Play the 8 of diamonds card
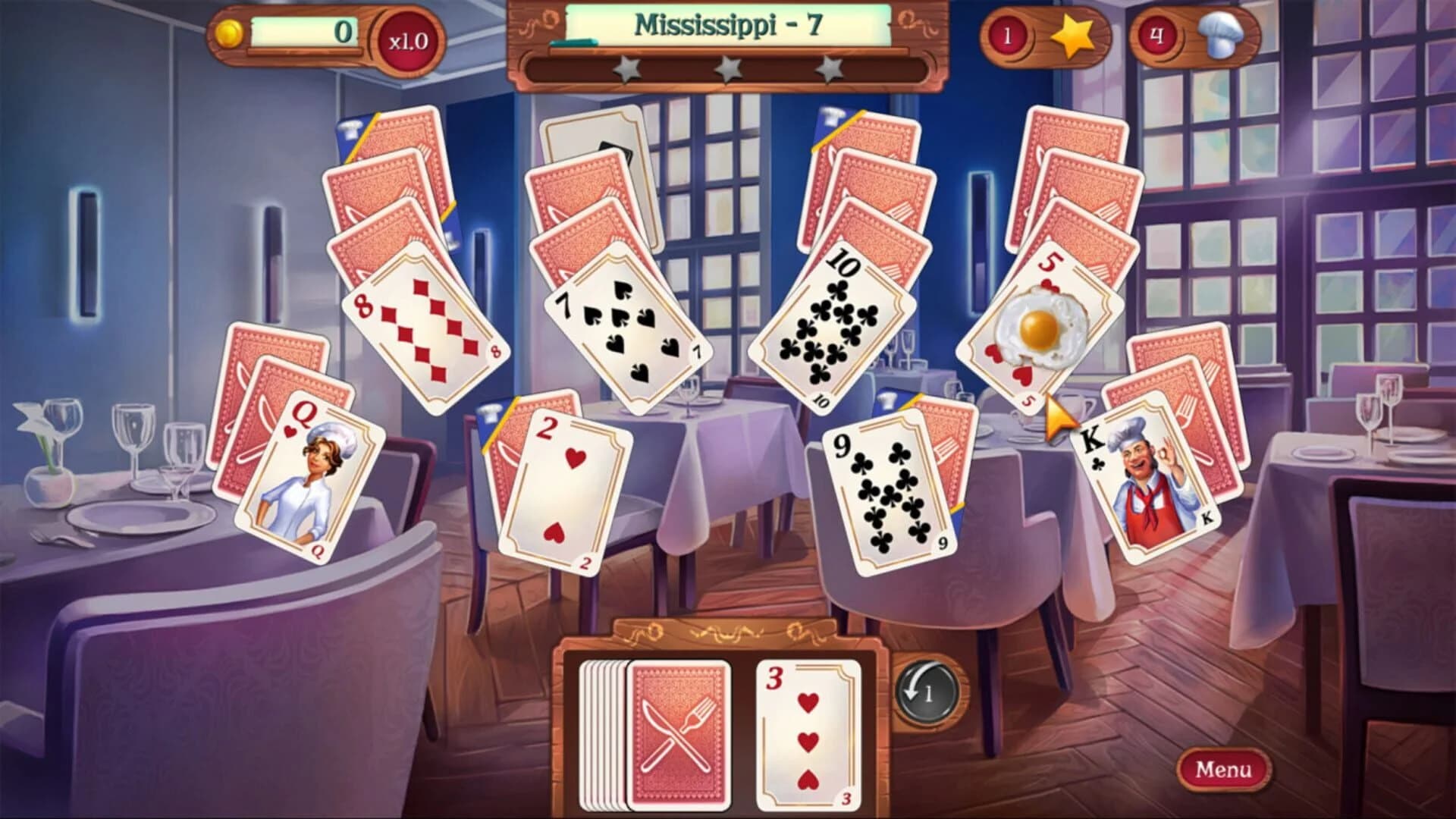Image resolution: width=1456 pixels, height=819 pixels. pyautogui.click(x=425, y=326)
